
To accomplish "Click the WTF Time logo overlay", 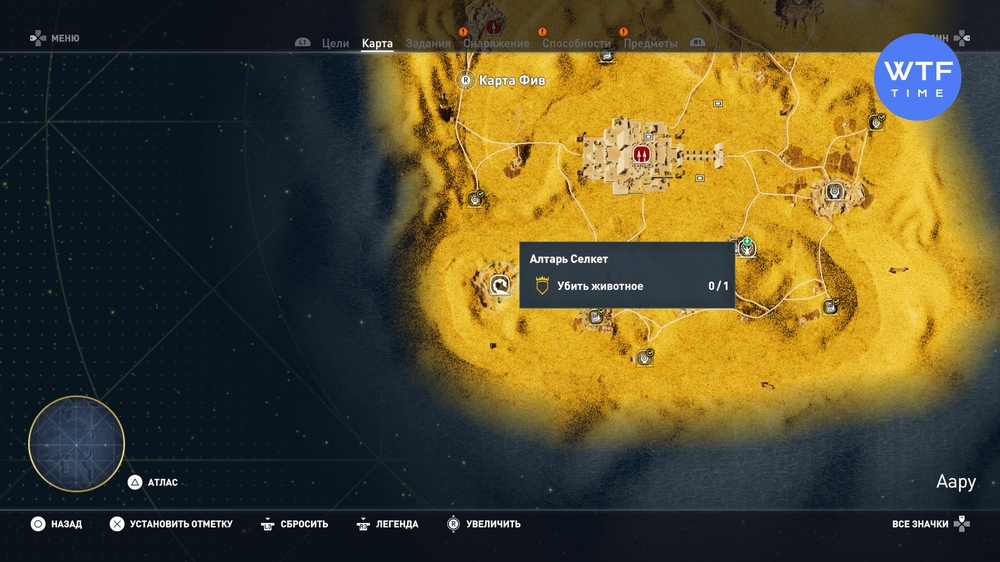I will click(917, 77).
